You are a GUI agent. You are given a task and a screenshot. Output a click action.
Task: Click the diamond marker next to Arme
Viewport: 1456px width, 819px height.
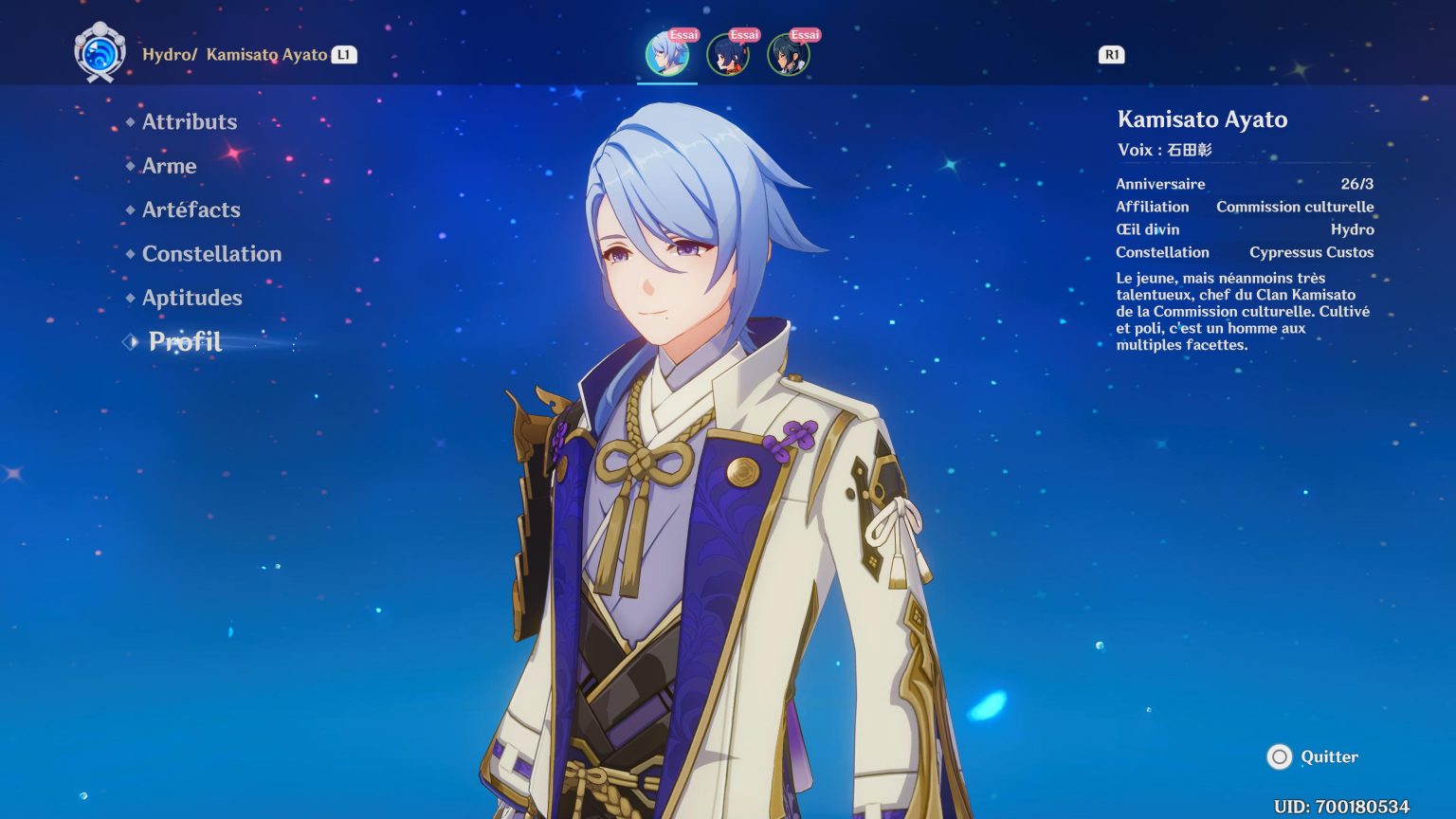click(130, 166)
